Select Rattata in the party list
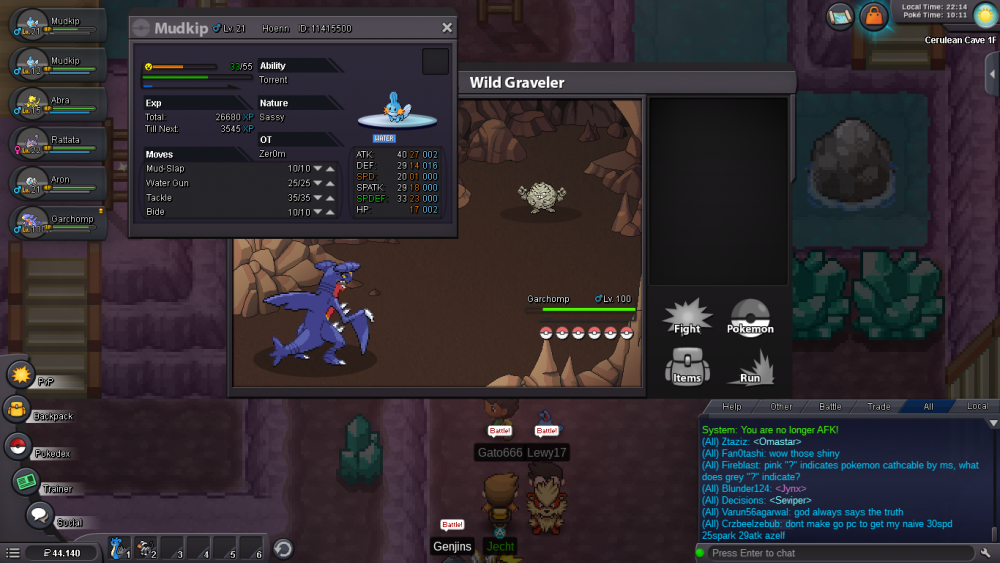 pos(58,144)
